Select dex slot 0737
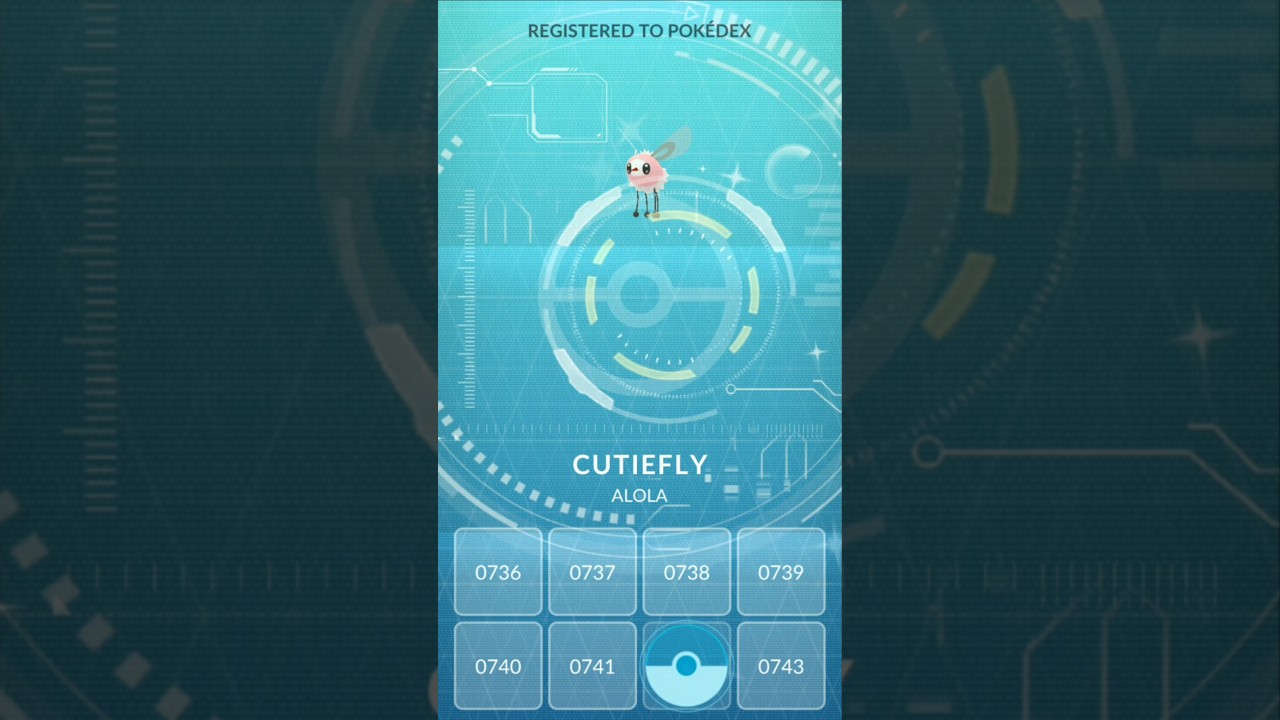 click(x=592, y=572)
